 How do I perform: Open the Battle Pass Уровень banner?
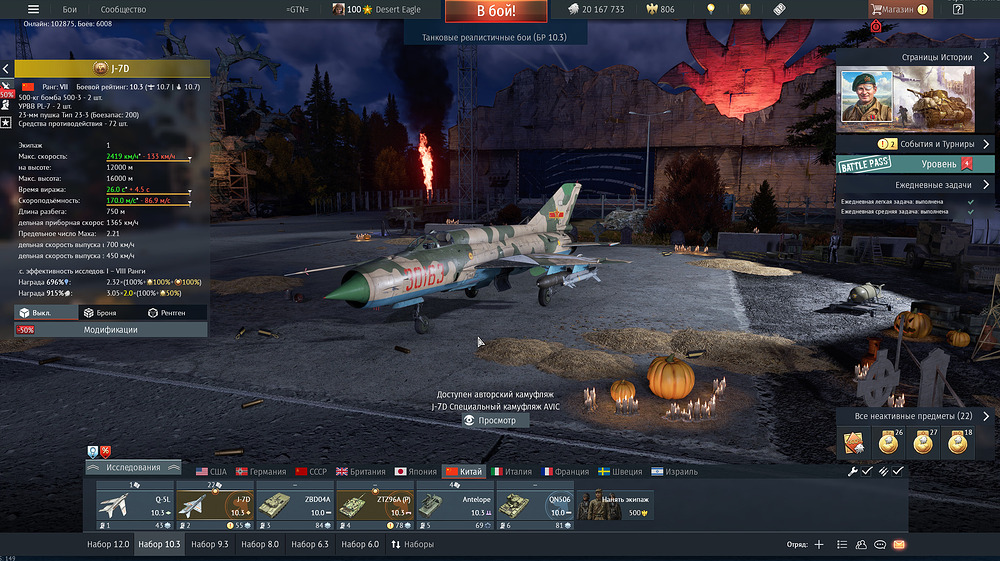(916, 164)
